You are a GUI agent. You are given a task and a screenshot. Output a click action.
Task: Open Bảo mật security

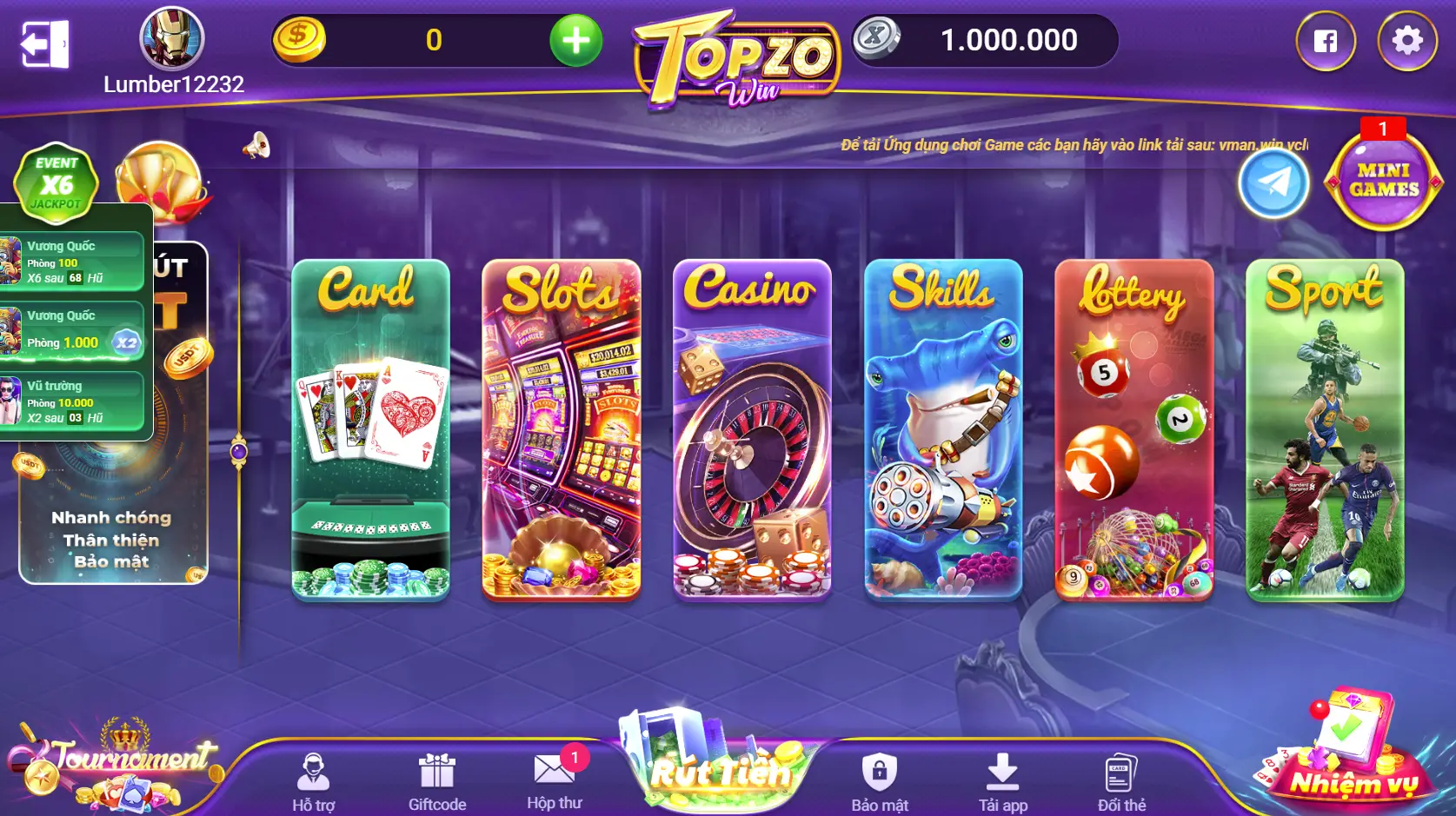880,781
